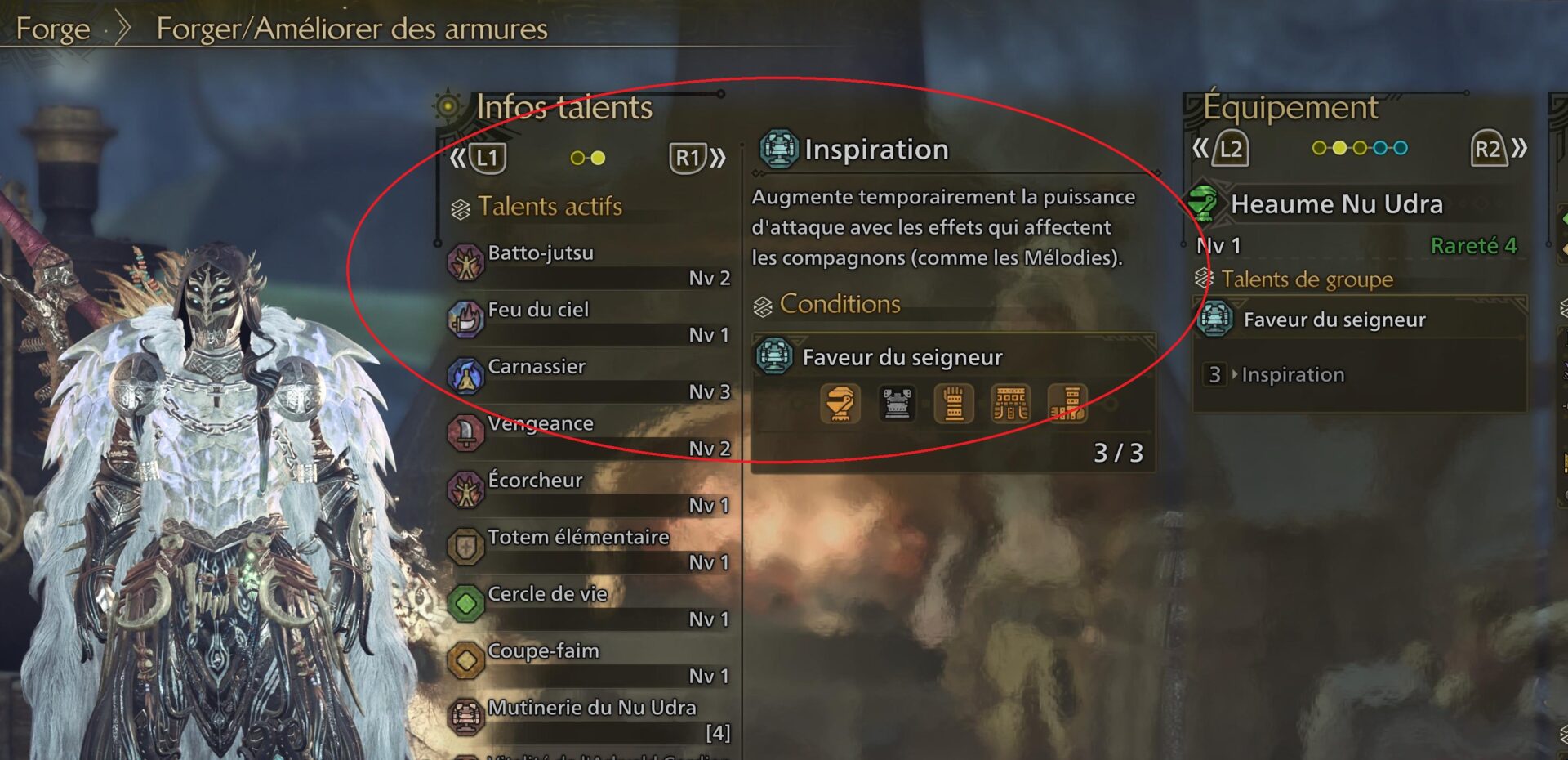Select the second page dot in Infos talents
This screenshot has height=760, width=1568.
599,158
